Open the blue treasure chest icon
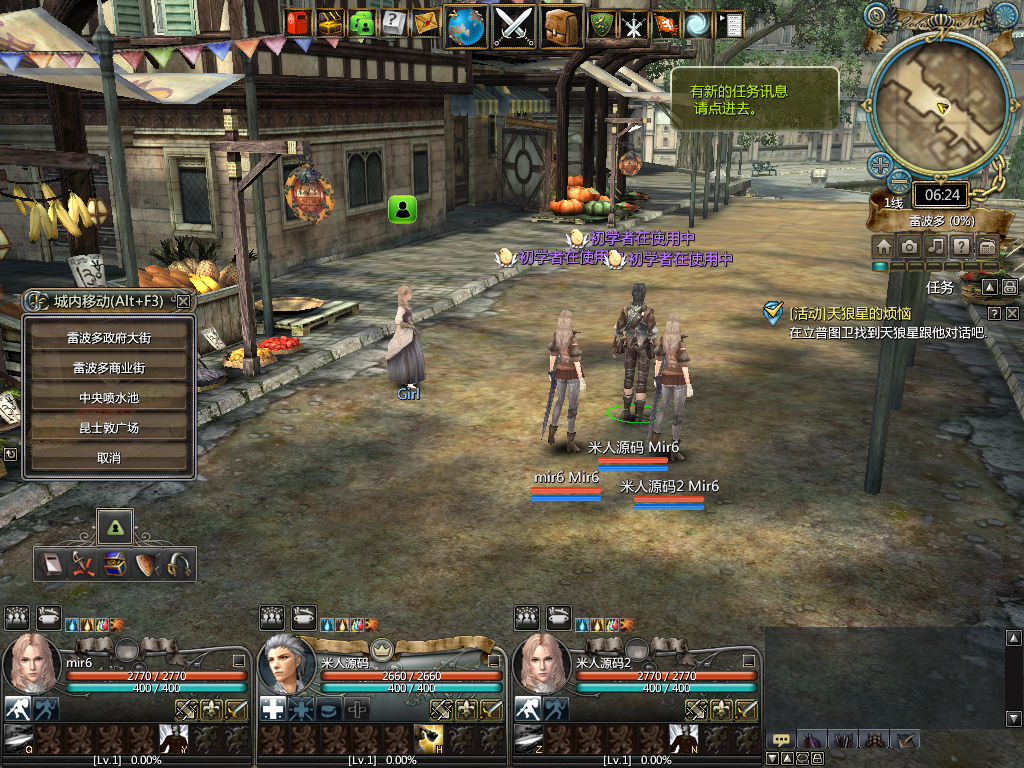 115,564
